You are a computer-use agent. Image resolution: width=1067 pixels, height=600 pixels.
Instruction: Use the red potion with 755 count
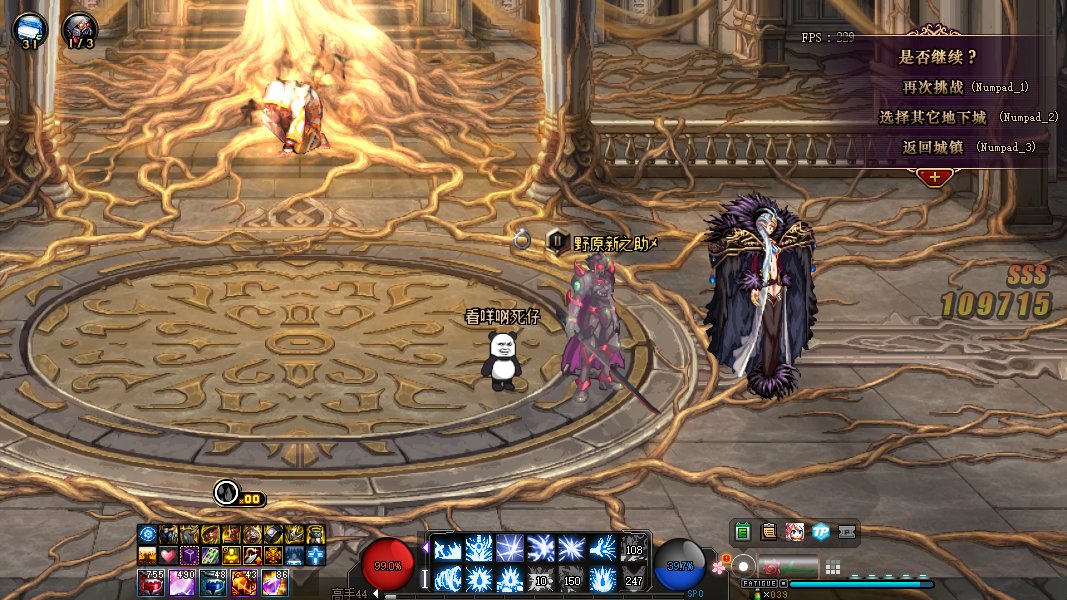coord(151,582)
